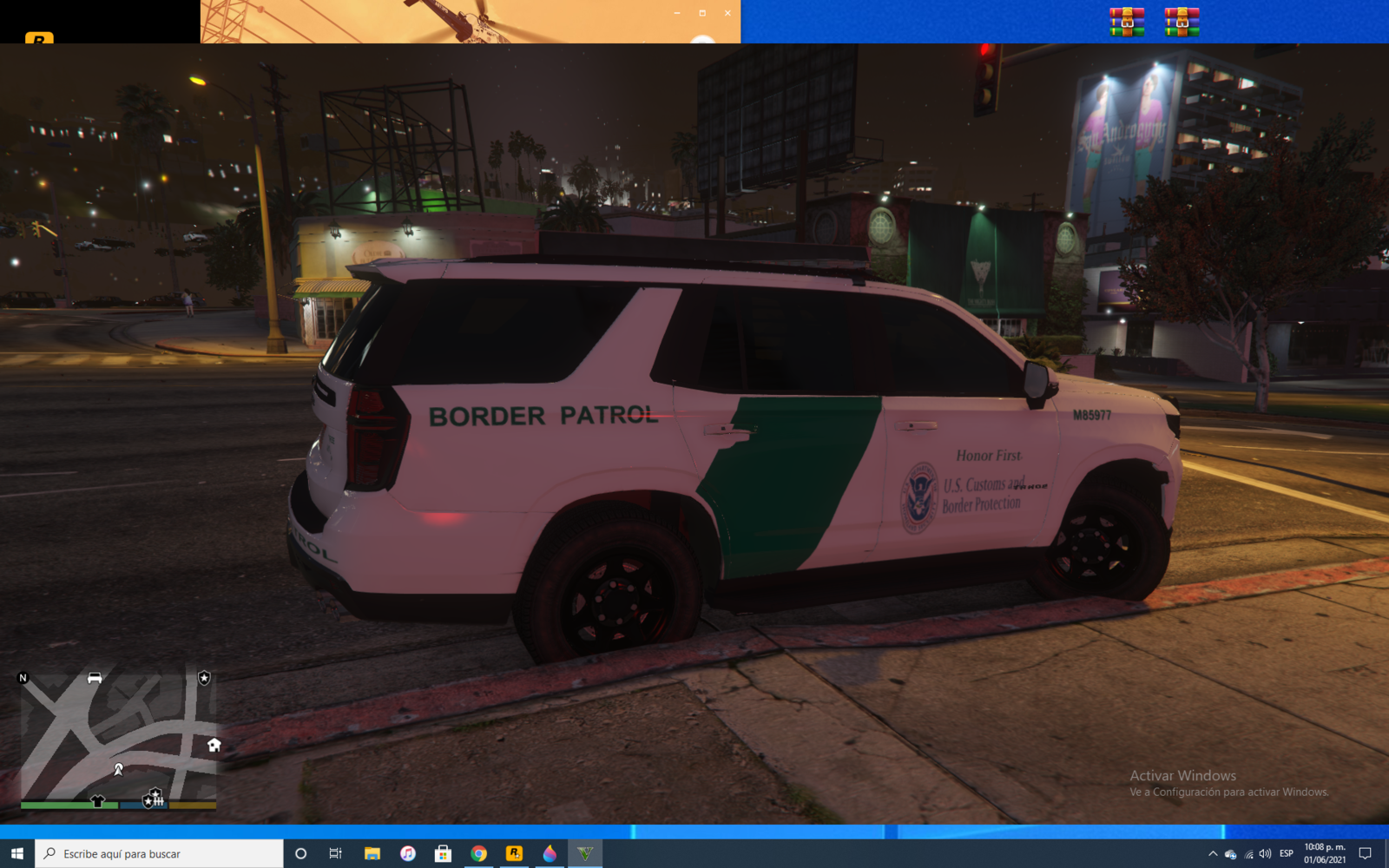The width and height of the screenshot is (1389, 868).
Task: Click the clothing store shirt blip
Action: tap(97, 801)
